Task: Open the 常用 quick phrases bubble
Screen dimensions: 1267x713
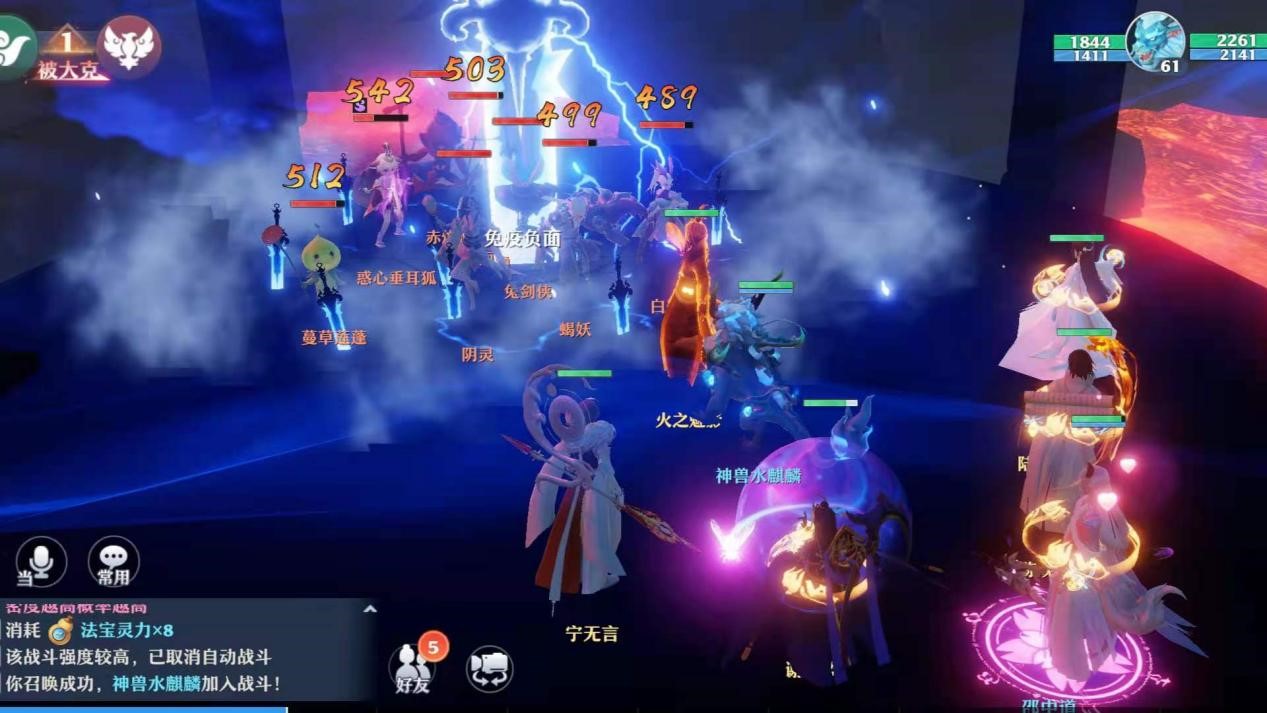Action: click(x=113, y=562)
